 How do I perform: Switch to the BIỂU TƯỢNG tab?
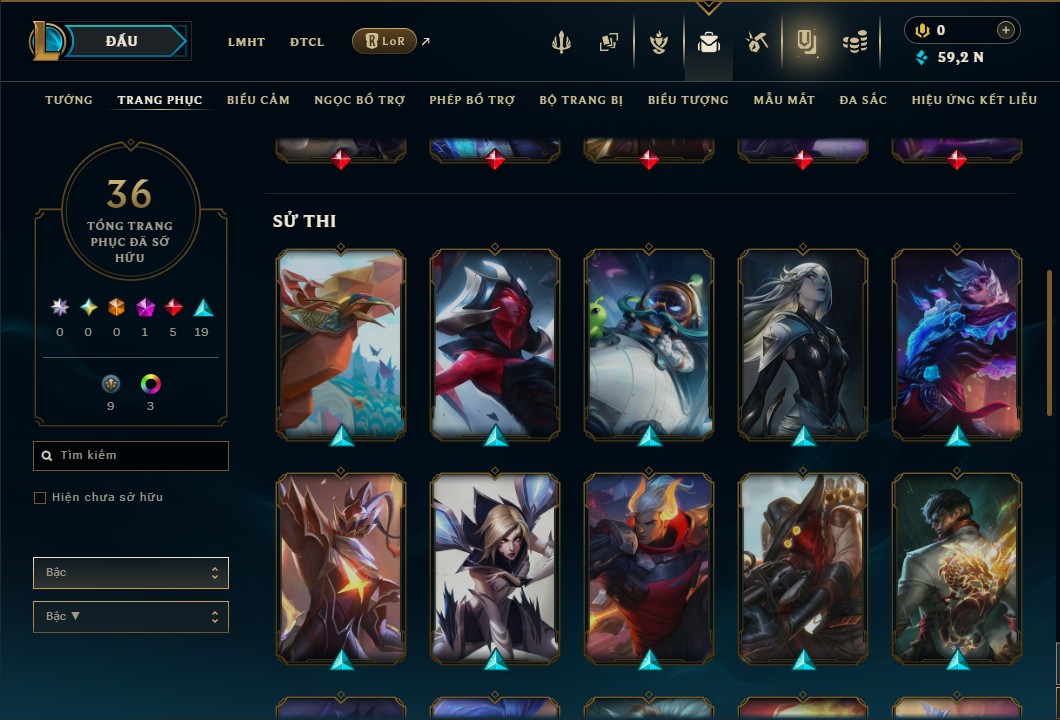tap(688, 100)
